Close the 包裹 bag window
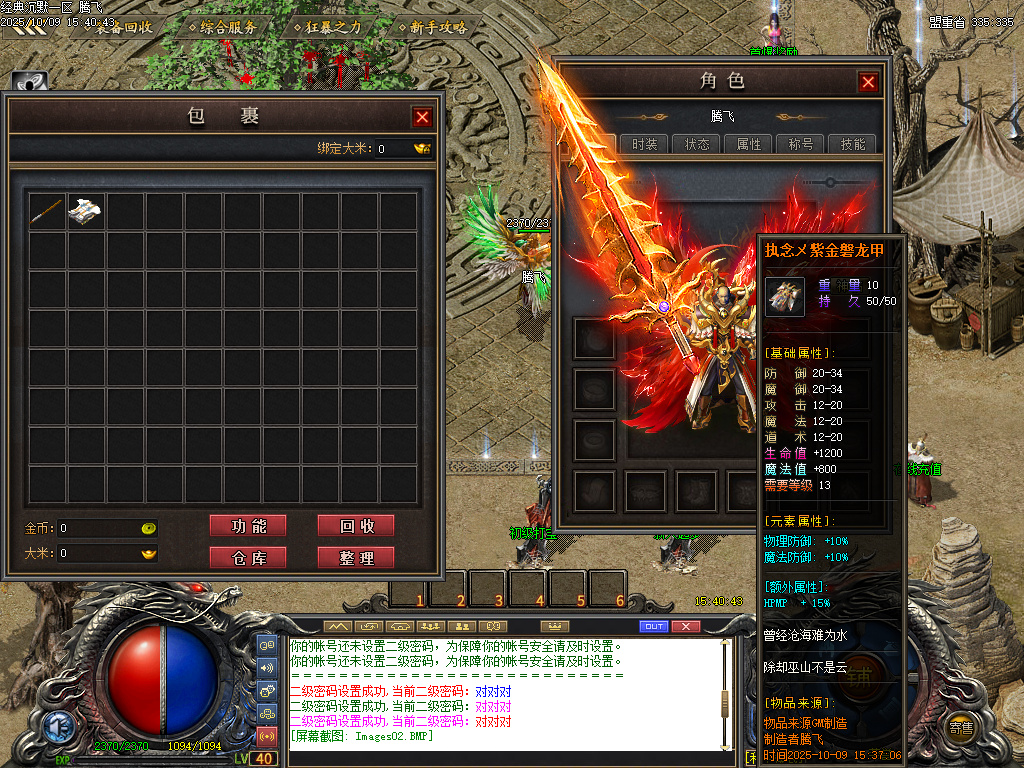The width and height of the screenshot is (1024, 768). (422, 117)
